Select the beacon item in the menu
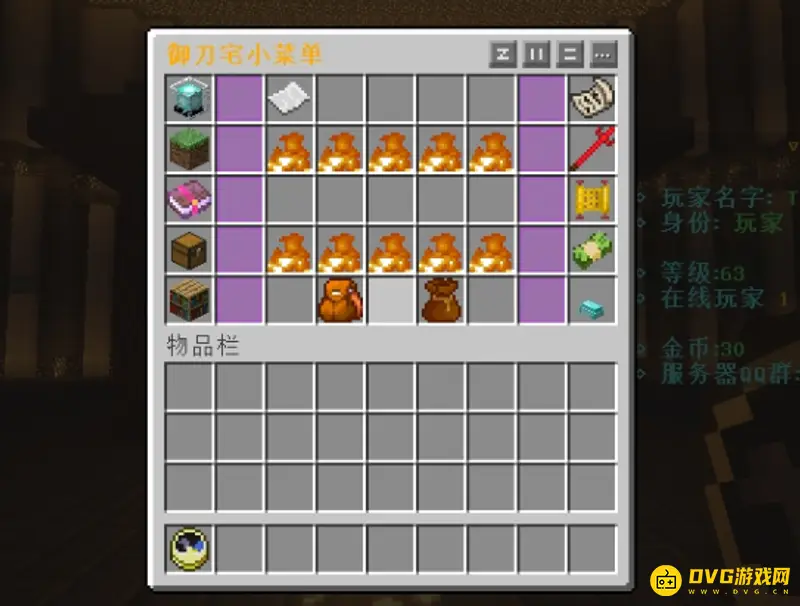Image resolution: width=800 pixels, height=606 pixels. (x=189, y=99)
